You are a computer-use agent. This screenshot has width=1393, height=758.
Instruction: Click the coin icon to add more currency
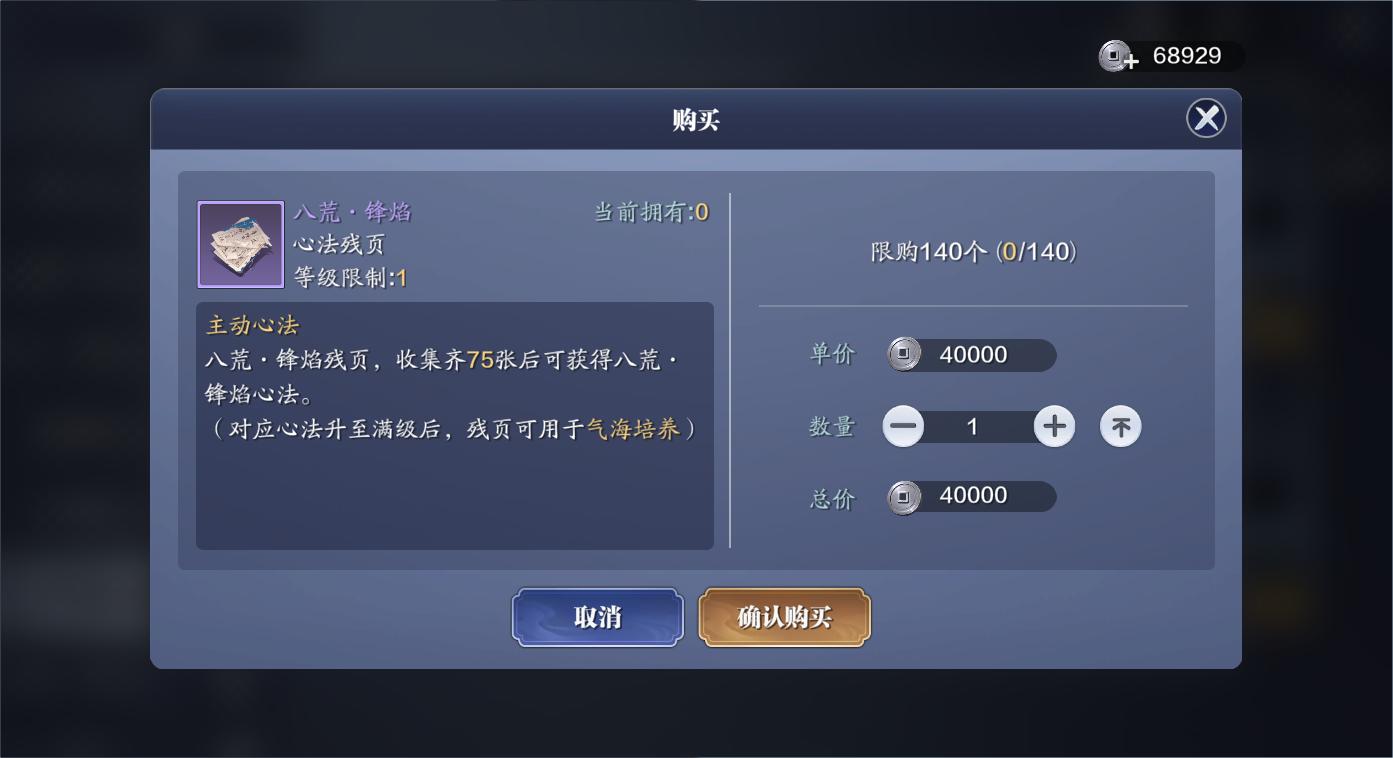pos(1117,56)
